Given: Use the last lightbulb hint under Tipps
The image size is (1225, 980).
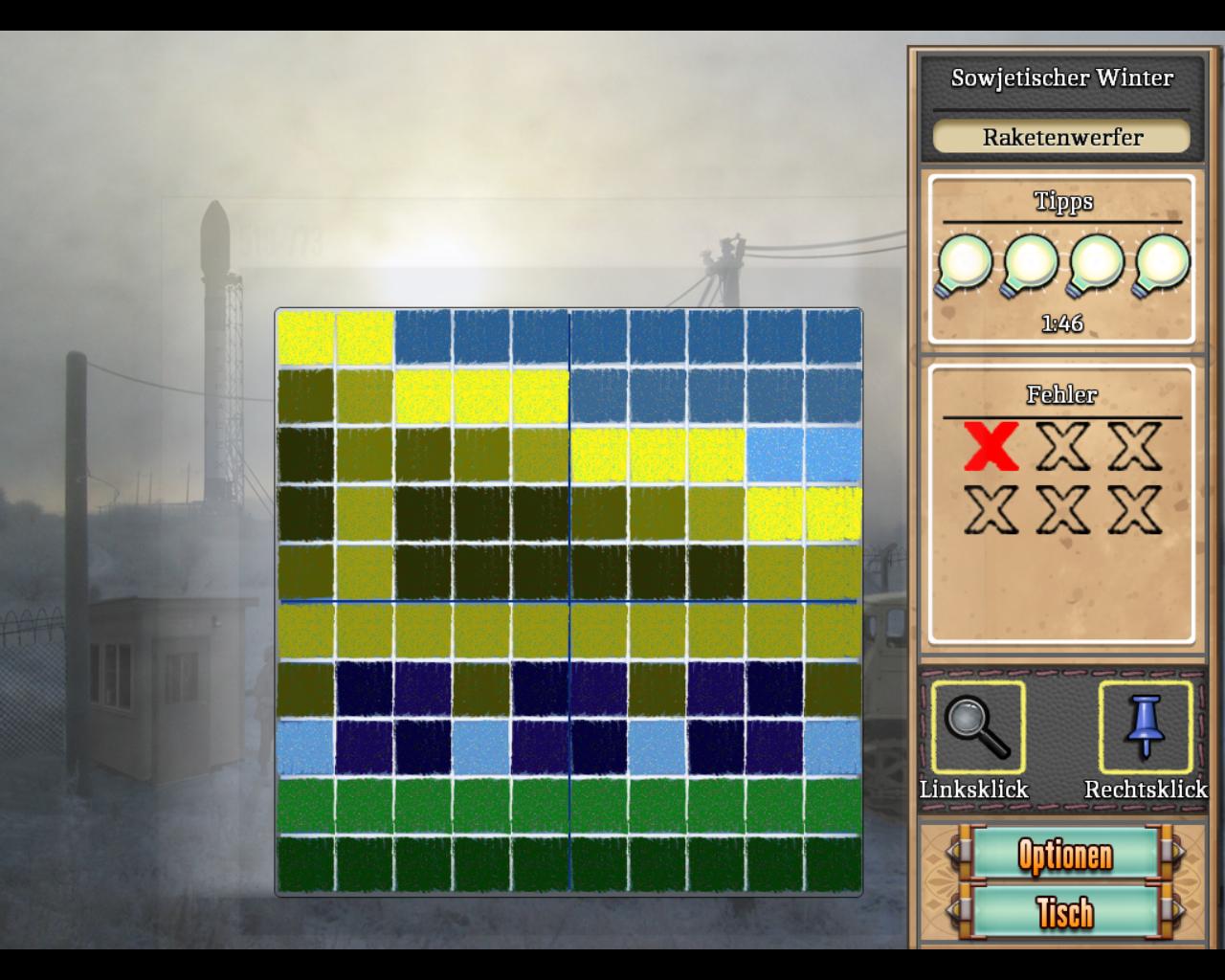Looking at the screenshot, I should click(x=1162, y=264).
